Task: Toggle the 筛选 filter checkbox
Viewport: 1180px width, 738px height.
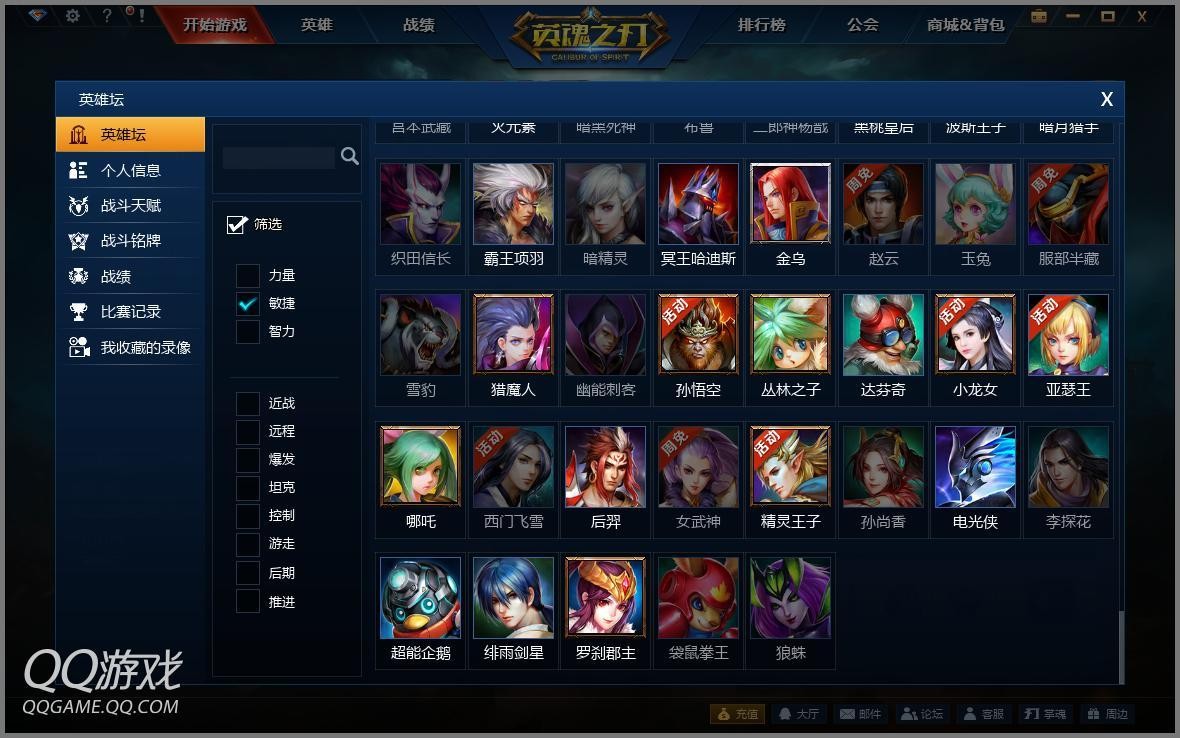Action: (x=237, y=224)
